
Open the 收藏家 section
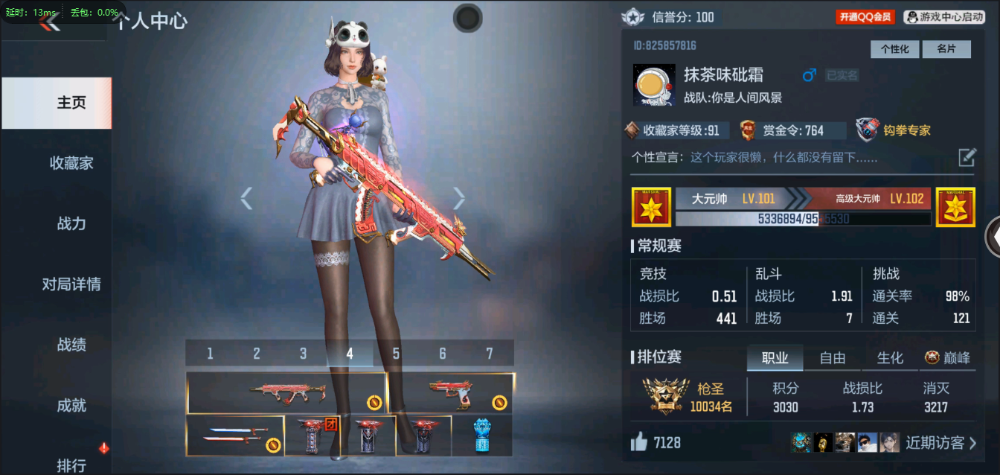point(71,163)
